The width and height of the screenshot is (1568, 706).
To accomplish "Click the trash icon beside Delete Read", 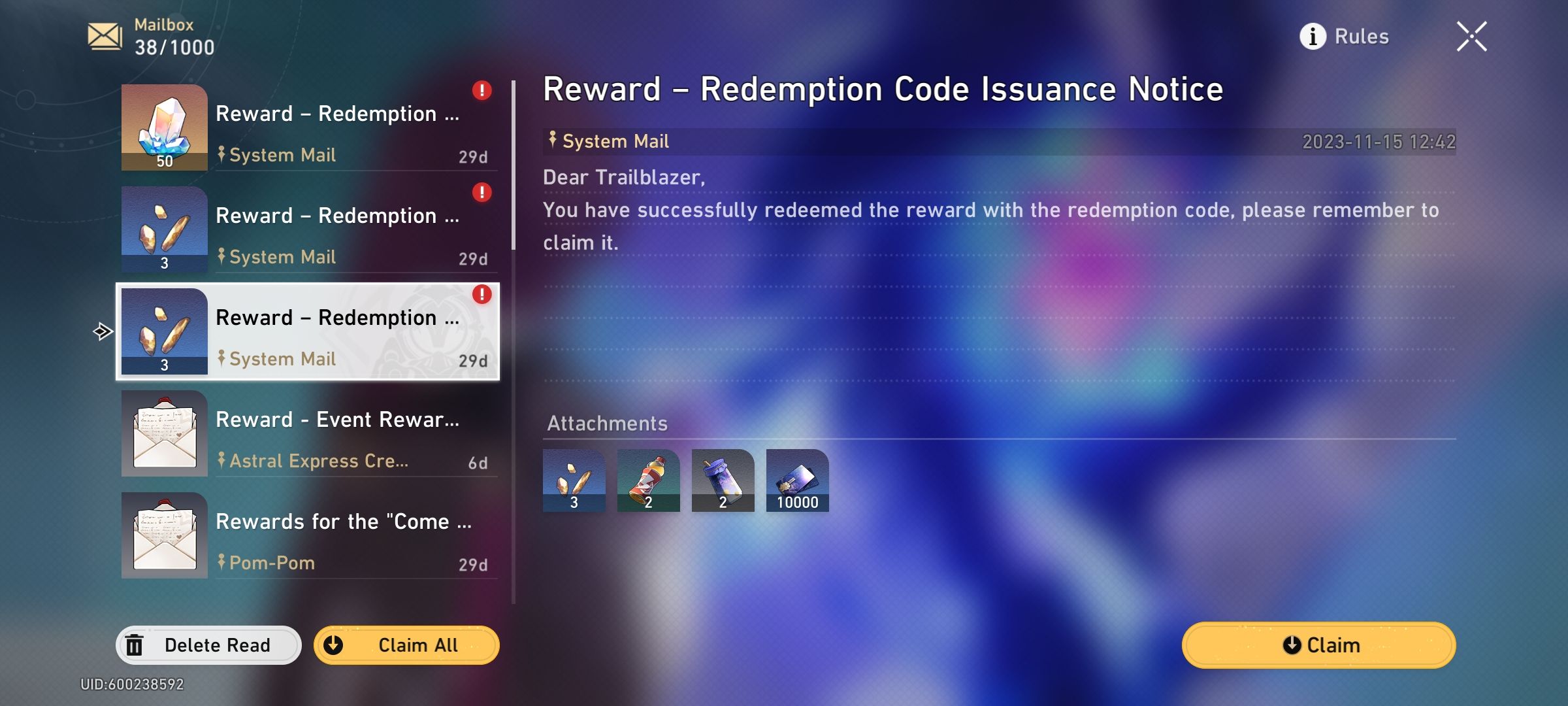I will (x=135, y=645).
